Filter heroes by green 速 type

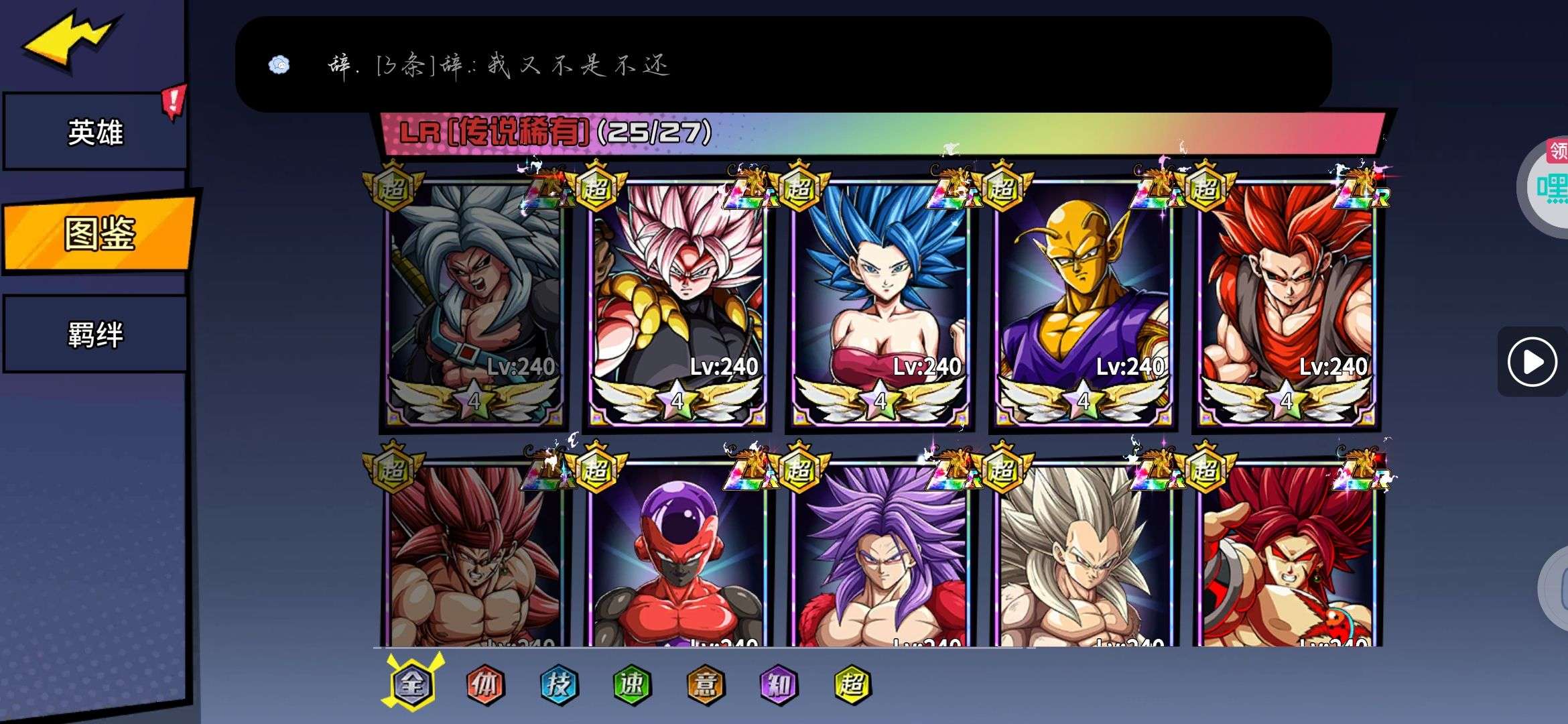pos(631,684)
